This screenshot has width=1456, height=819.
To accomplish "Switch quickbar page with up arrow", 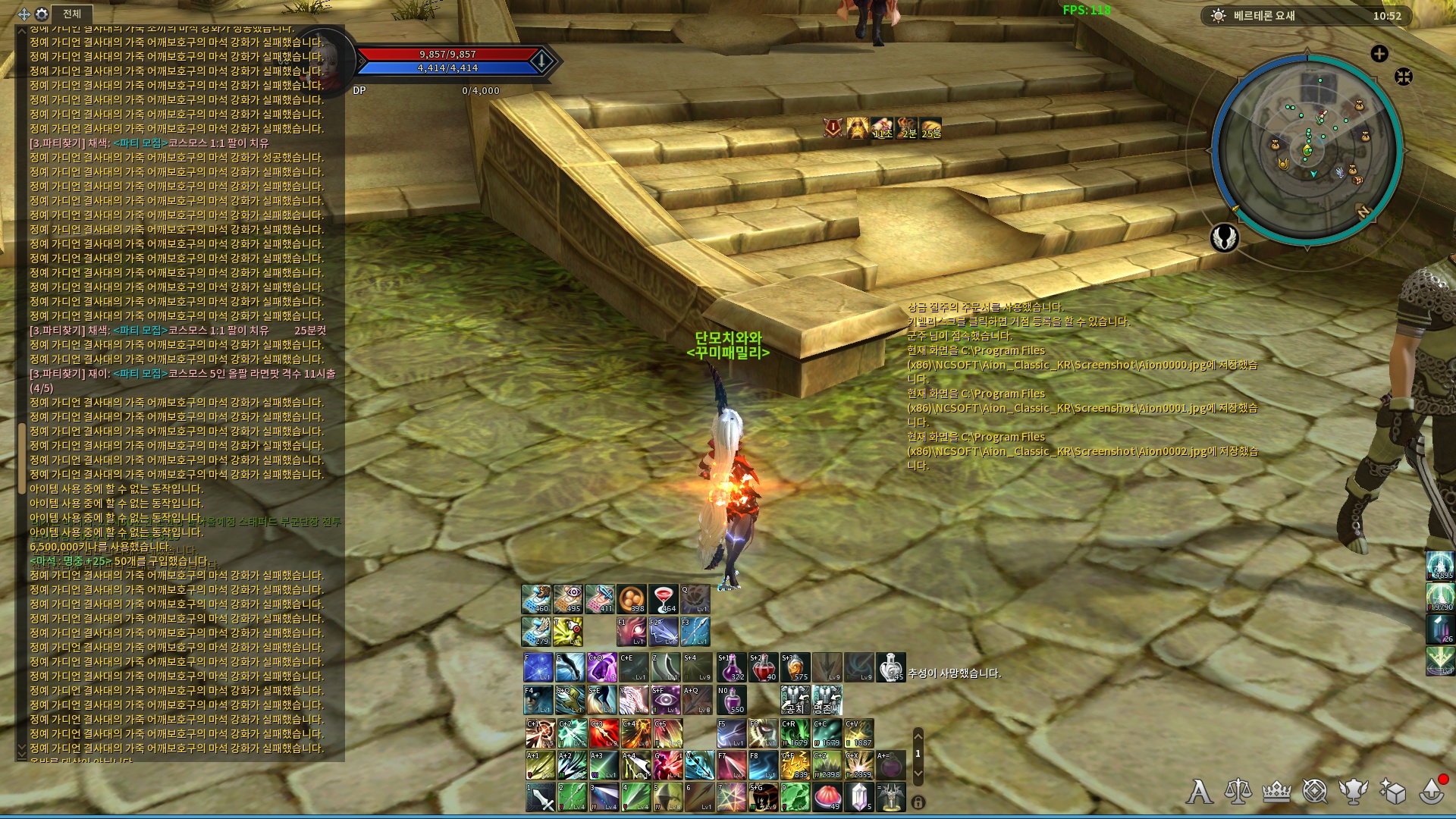I will (918, 736).
